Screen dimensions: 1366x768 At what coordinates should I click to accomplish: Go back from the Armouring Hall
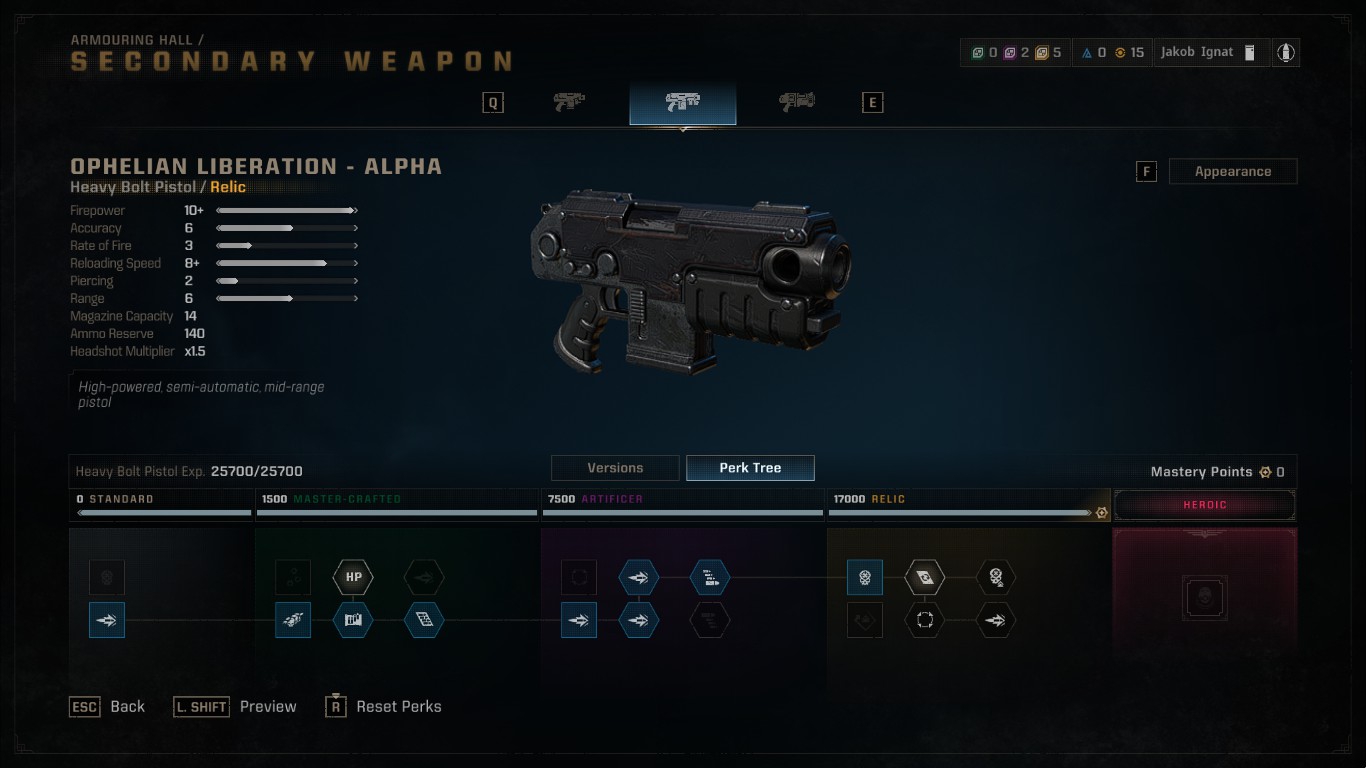tap(107, 707)
